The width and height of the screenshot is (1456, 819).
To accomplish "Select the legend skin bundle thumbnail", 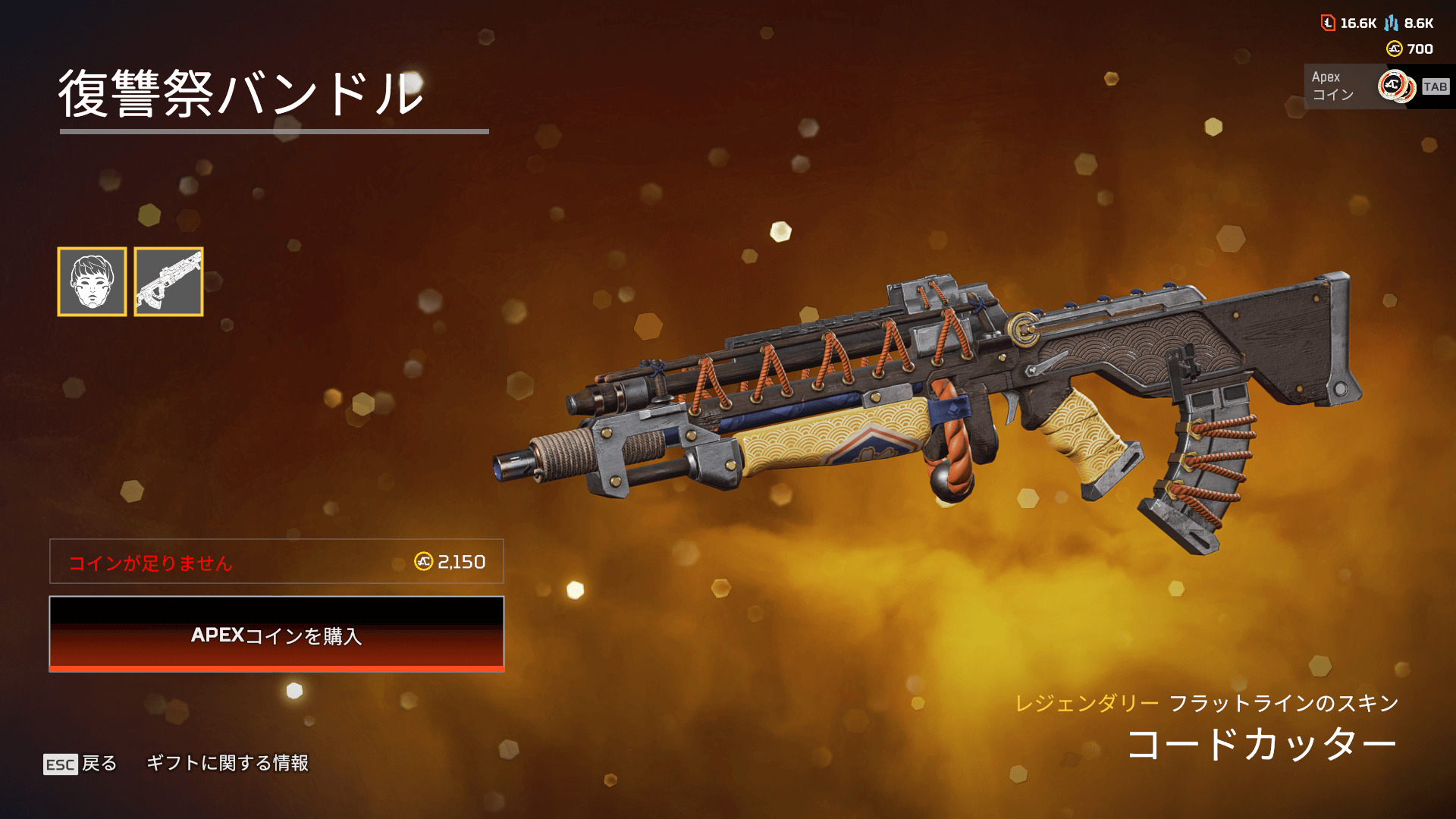I will (92, 281).
